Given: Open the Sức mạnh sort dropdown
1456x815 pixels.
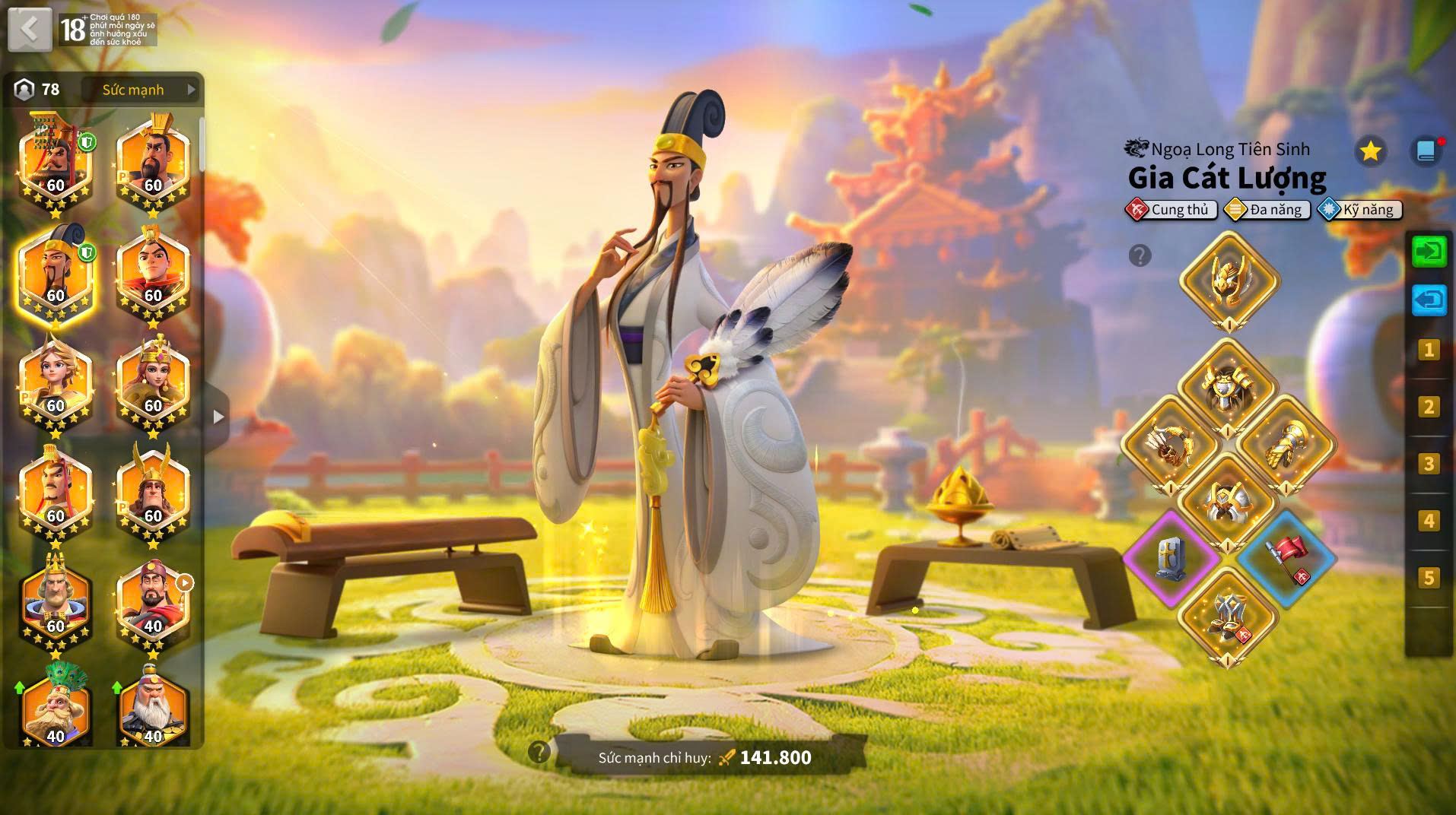Looking at the screenshot, I should coord(141,90).
